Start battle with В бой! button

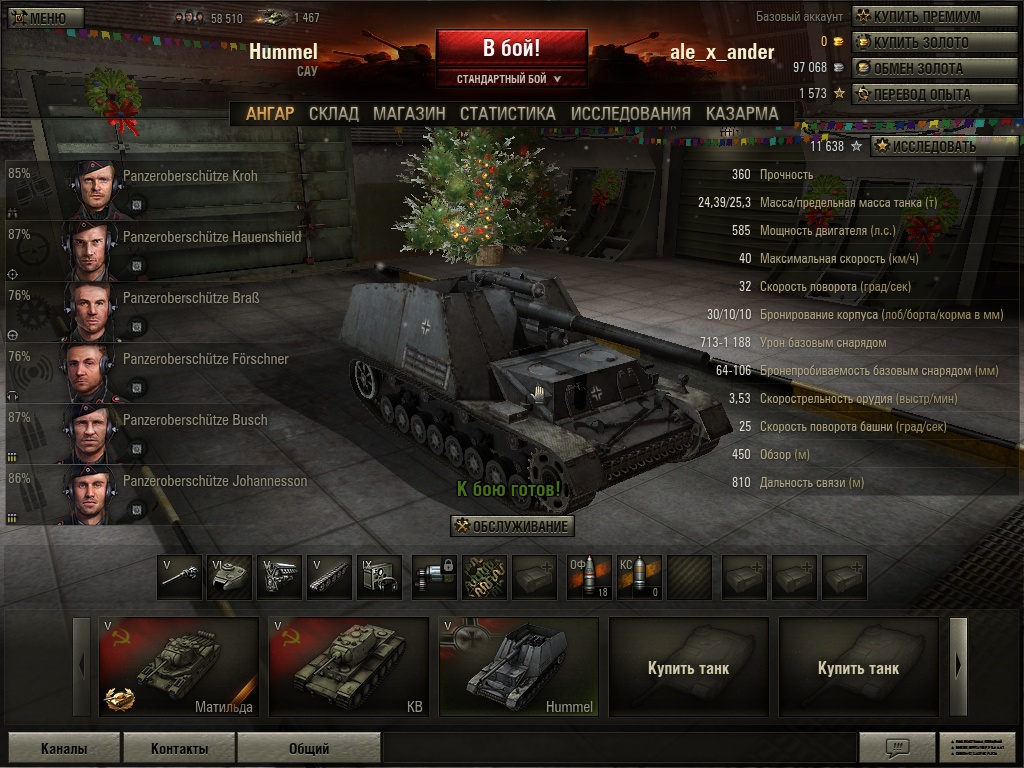[x=511, y=48]
